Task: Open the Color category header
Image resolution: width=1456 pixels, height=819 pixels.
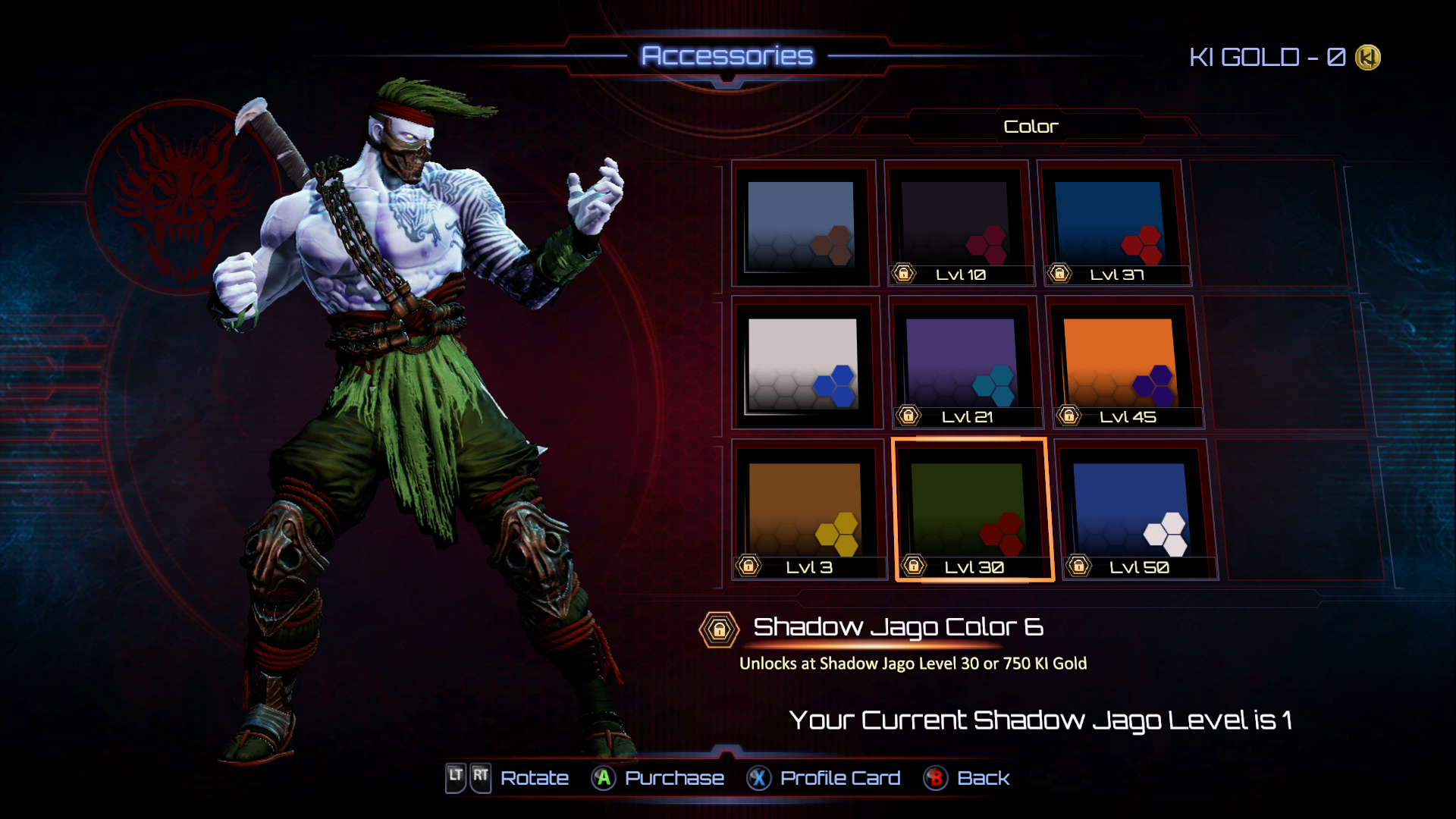Action: (x=1030, y=127)
